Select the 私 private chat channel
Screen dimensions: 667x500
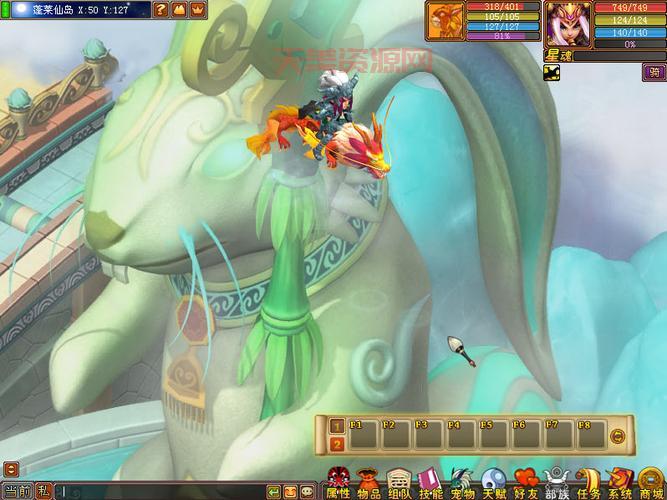[43, 491]
